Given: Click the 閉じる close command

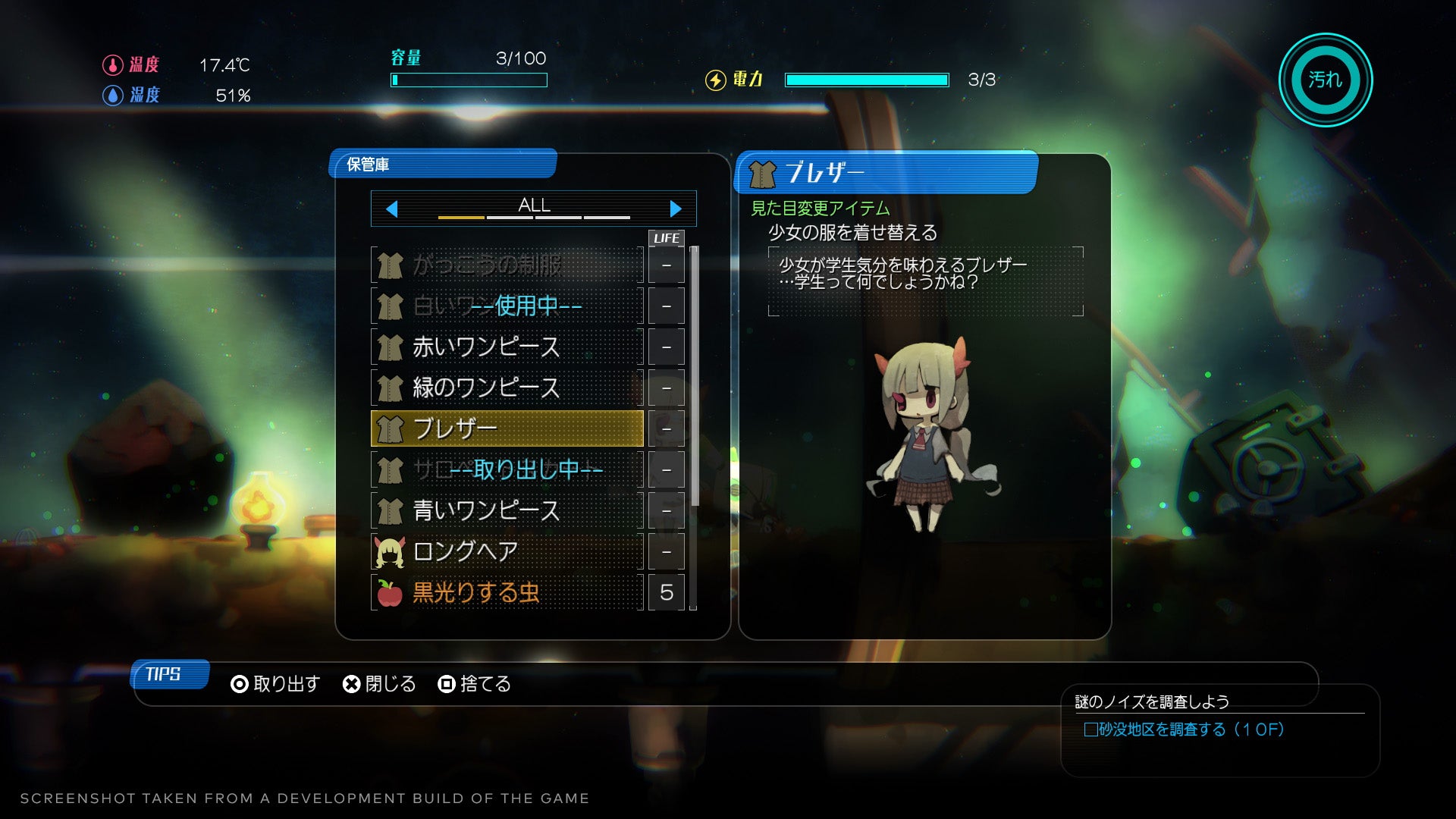Looking at the screenshot, I should tap(379, 684).
